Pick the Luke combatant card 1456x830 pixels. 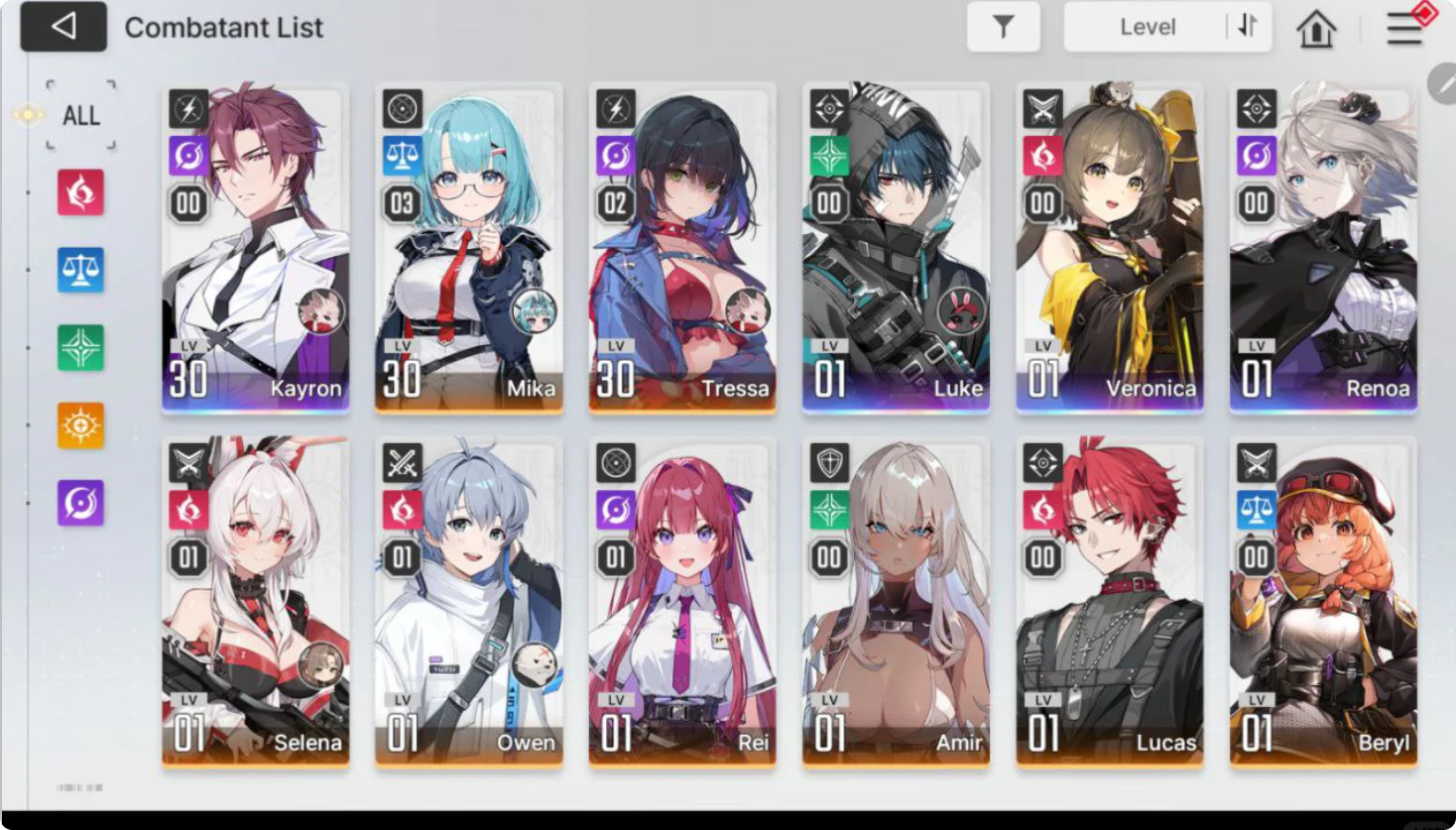coord(896,248)
